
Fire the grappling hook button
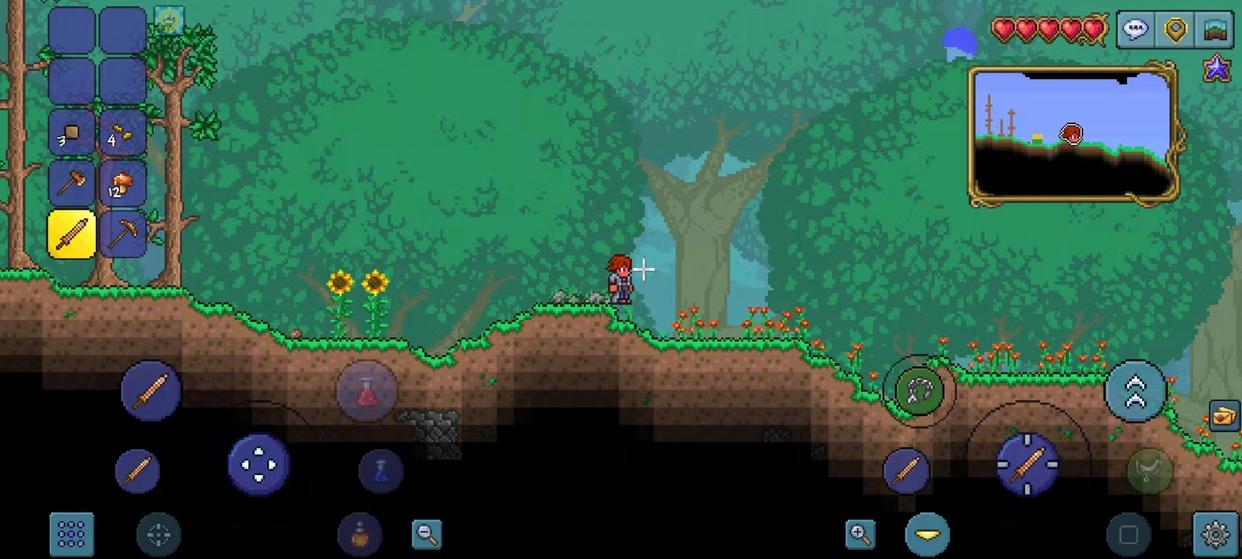point(918,390)
